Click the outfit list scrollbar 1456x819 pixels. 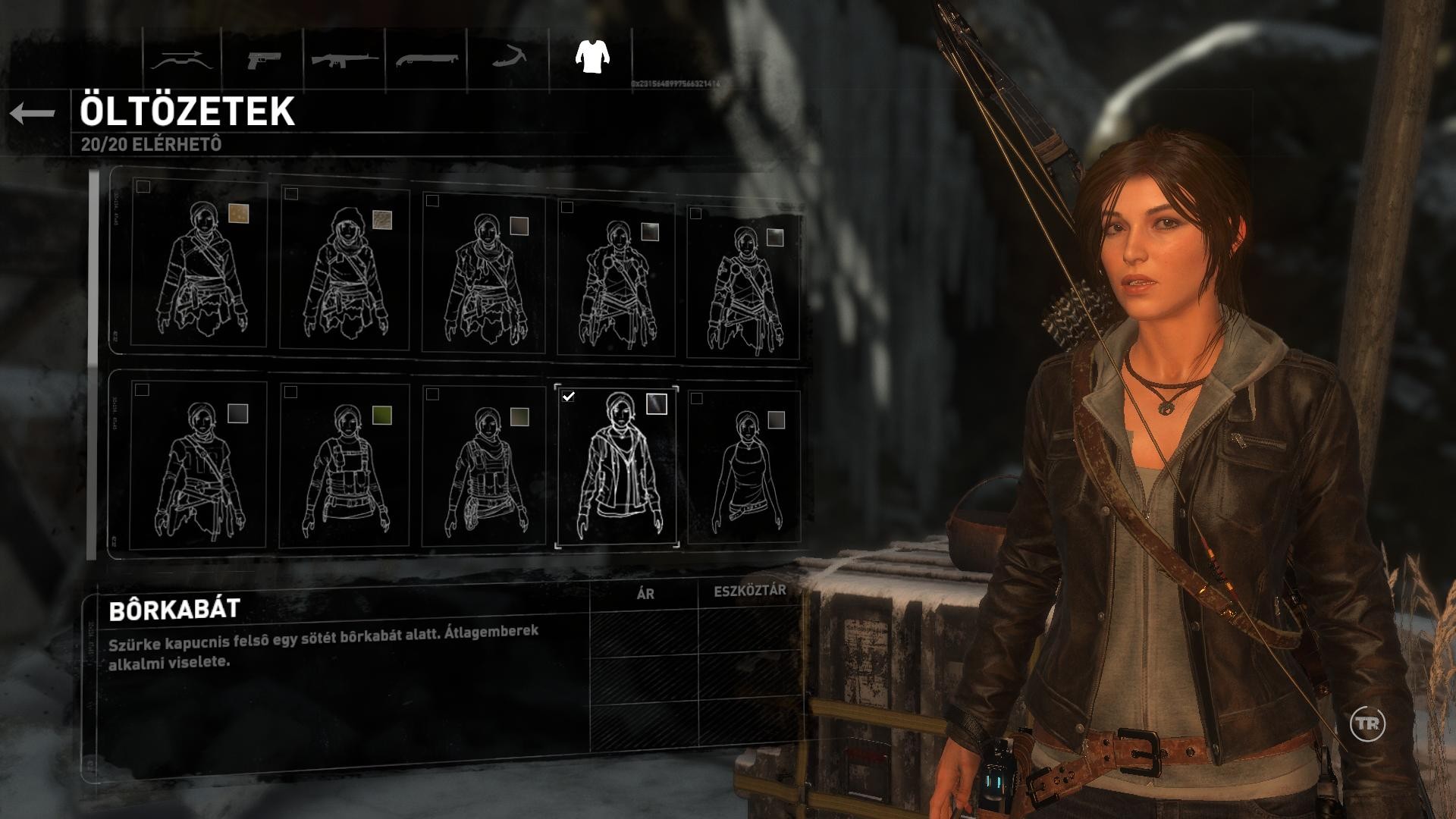pyautogui.click(x=93, y=364)
